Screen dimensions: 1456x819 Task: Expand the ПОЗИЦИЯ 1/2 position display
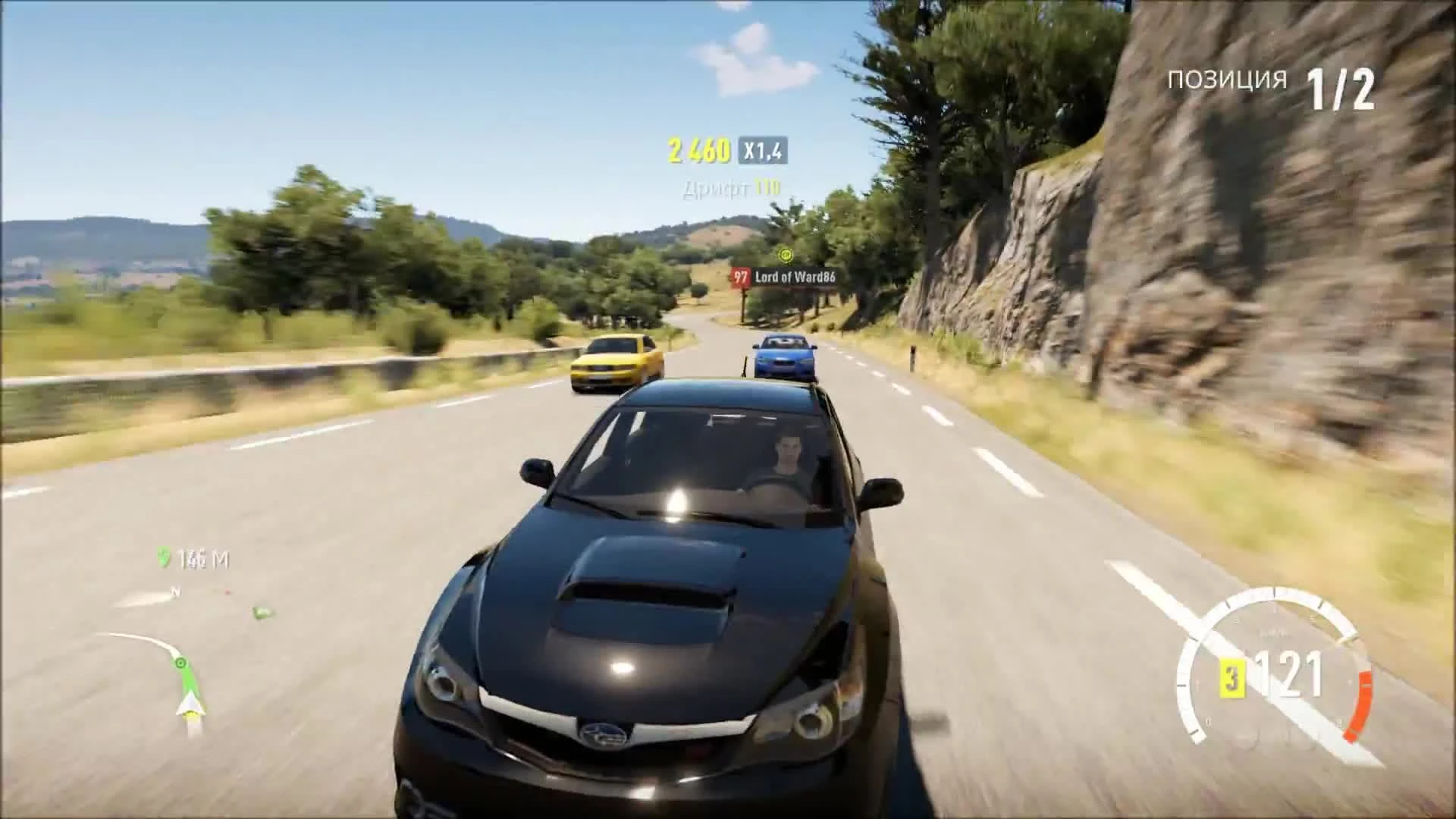pyautogui.click(x=1266, y=78)
